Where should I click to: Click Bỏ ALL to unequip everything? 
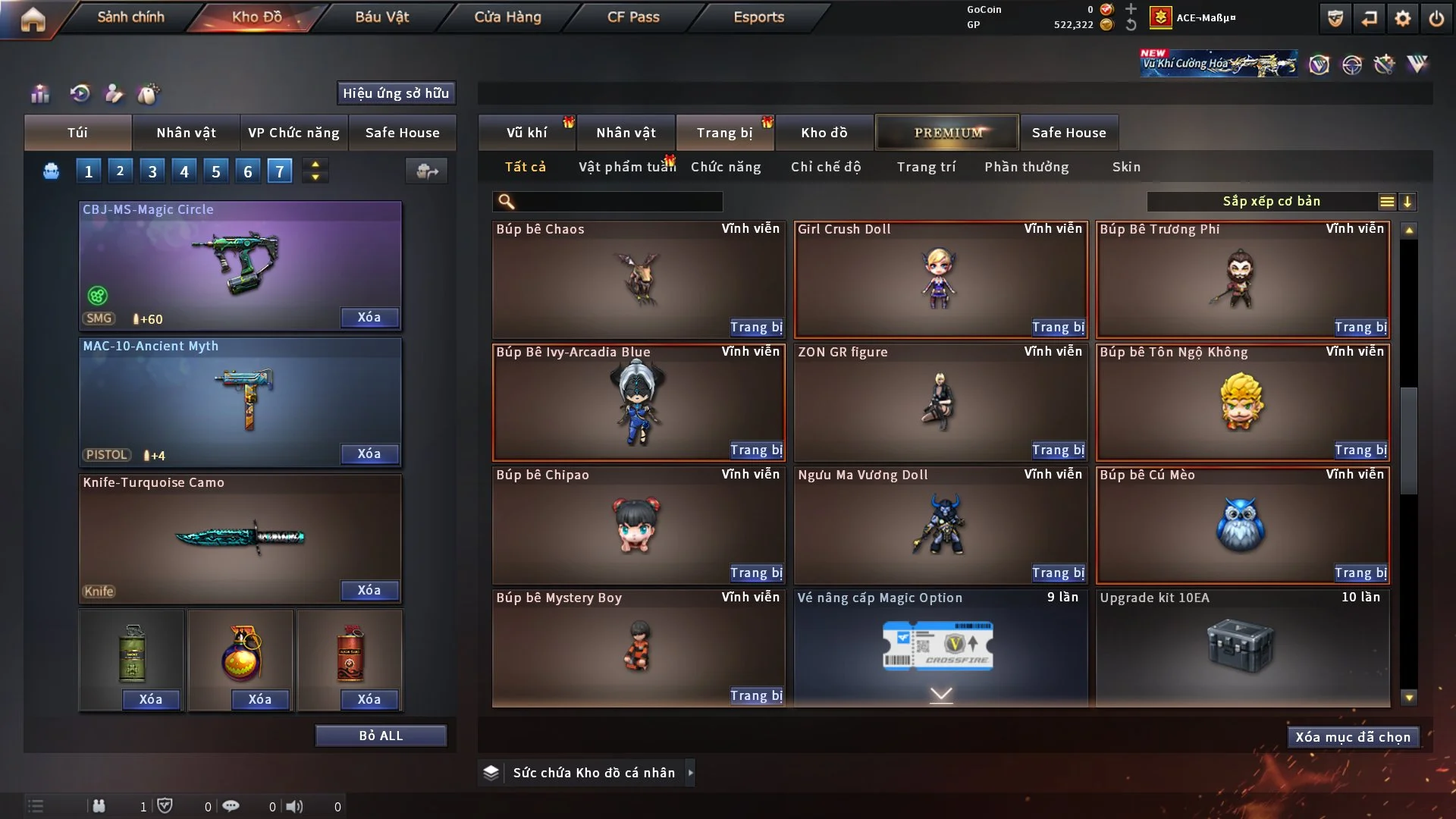[381, 736]
